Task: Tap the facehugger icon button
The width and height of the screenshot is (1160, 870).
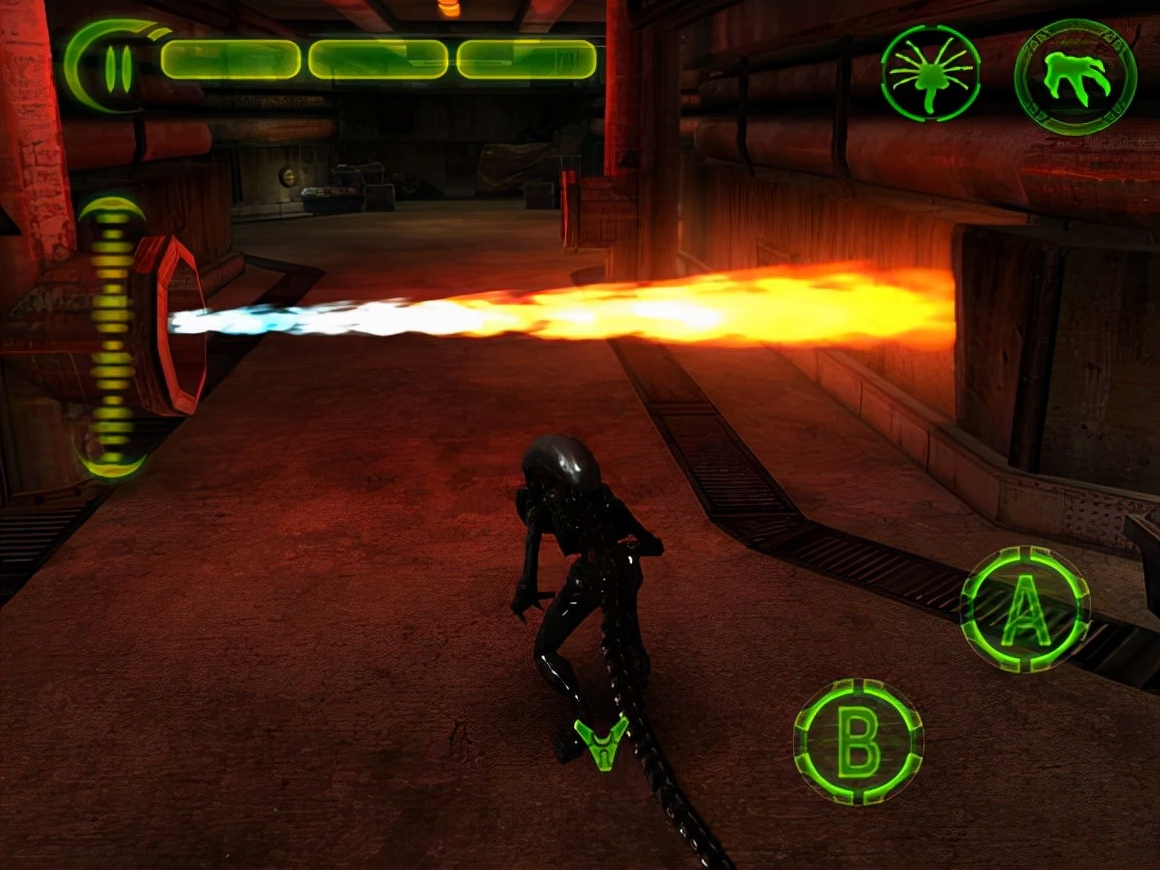Action: pyautogui.click(x=930, y=73)
